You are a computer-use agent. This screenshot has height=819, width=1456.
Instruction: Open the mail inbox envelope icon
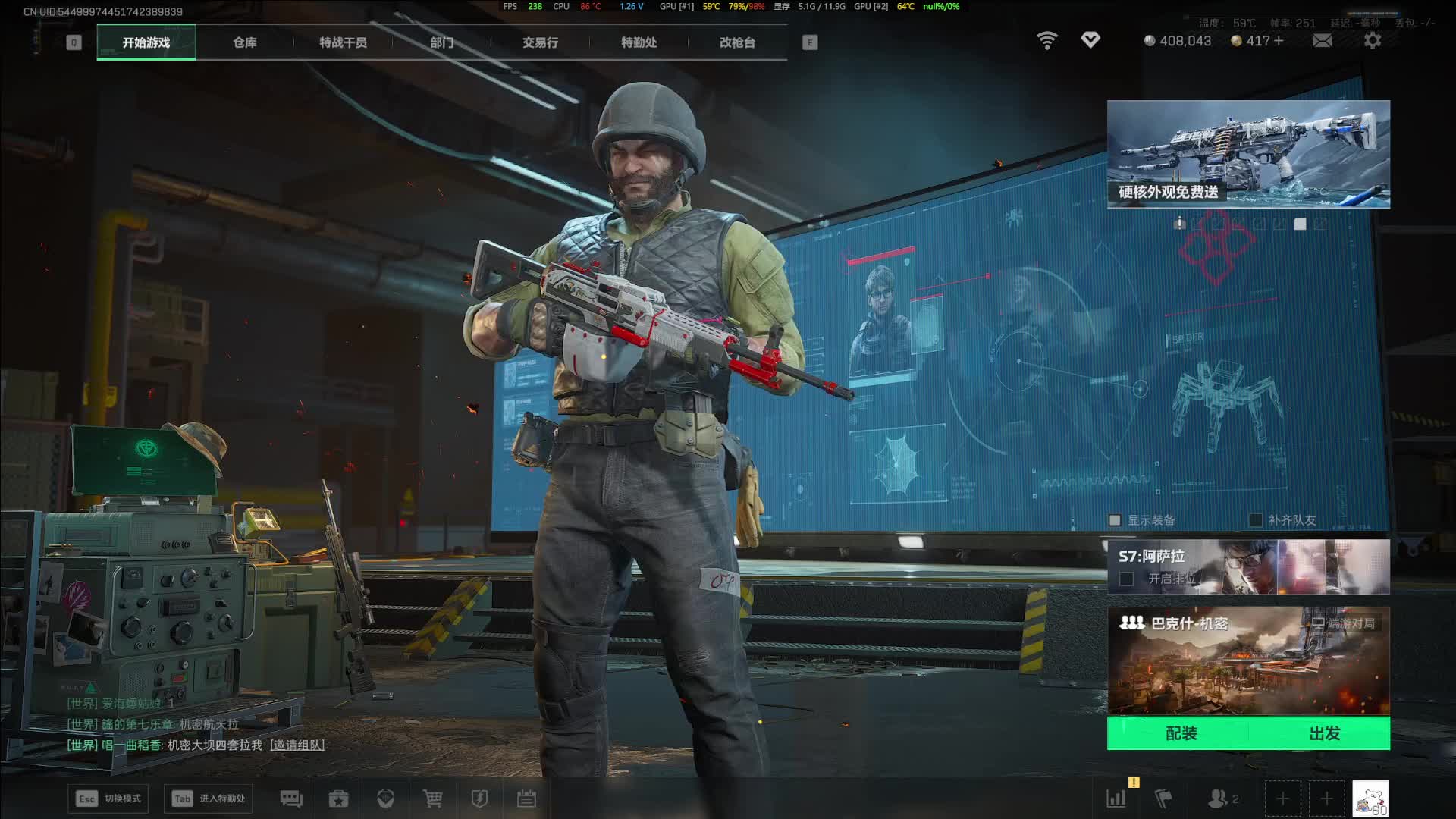[x=1322, y=41]
